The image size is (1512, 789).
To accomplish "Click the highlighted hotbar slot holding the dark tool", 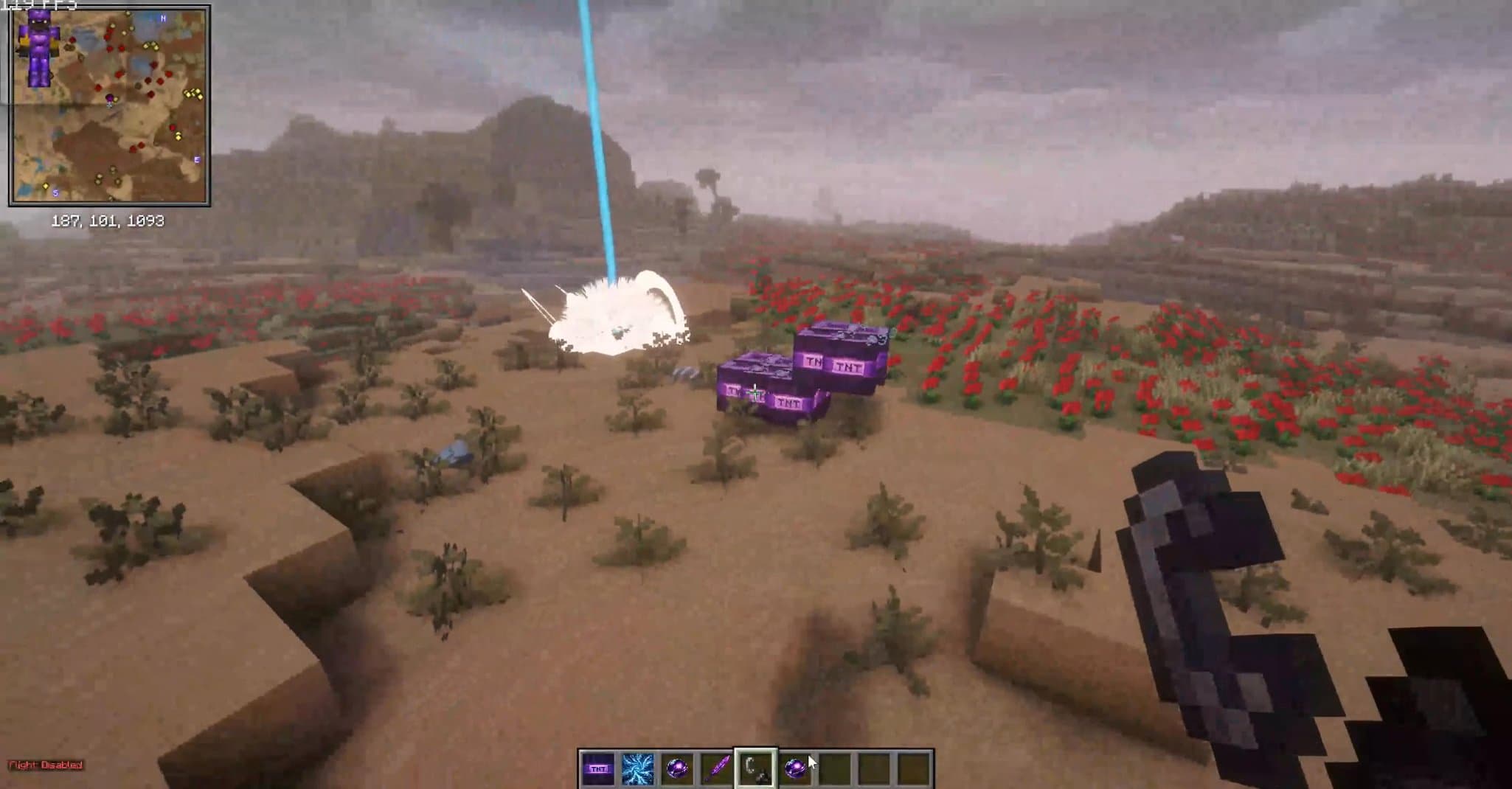I will [x=756, y=769].
